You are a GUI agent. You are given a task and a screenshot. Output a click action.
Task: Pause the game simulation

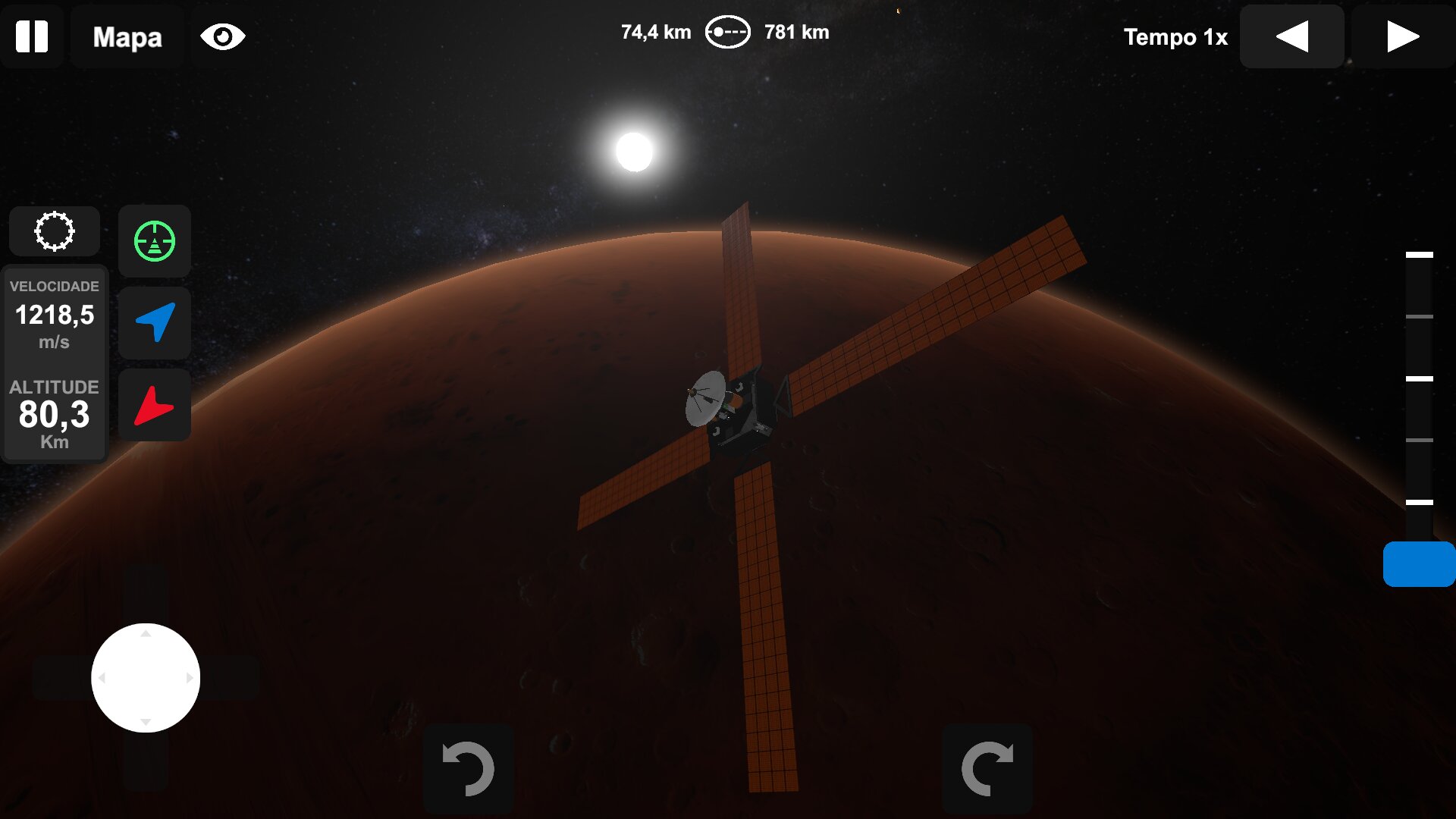(32, 36)
